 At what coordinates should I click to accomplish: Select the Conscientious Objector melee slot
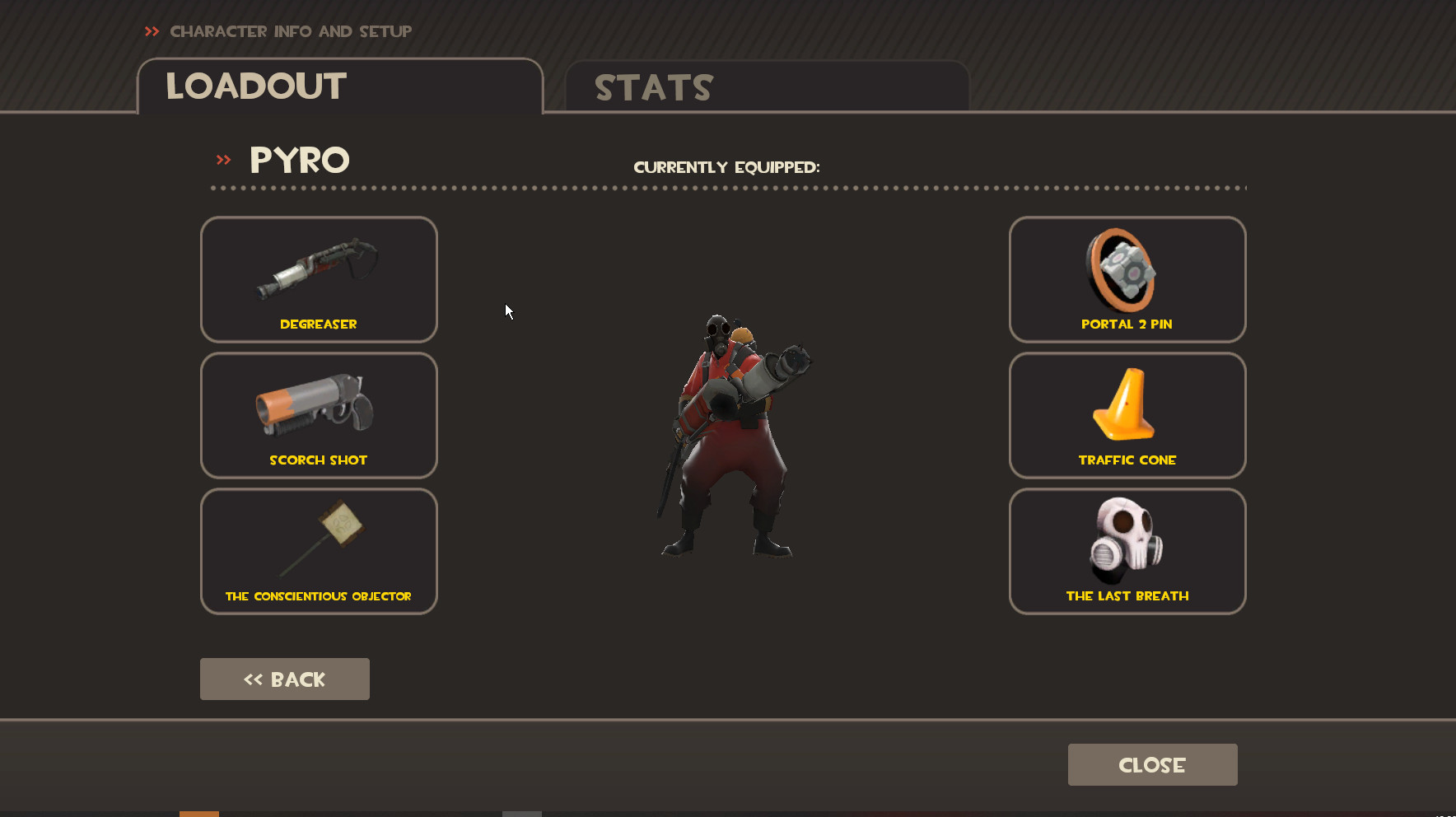tap(318, 551)
